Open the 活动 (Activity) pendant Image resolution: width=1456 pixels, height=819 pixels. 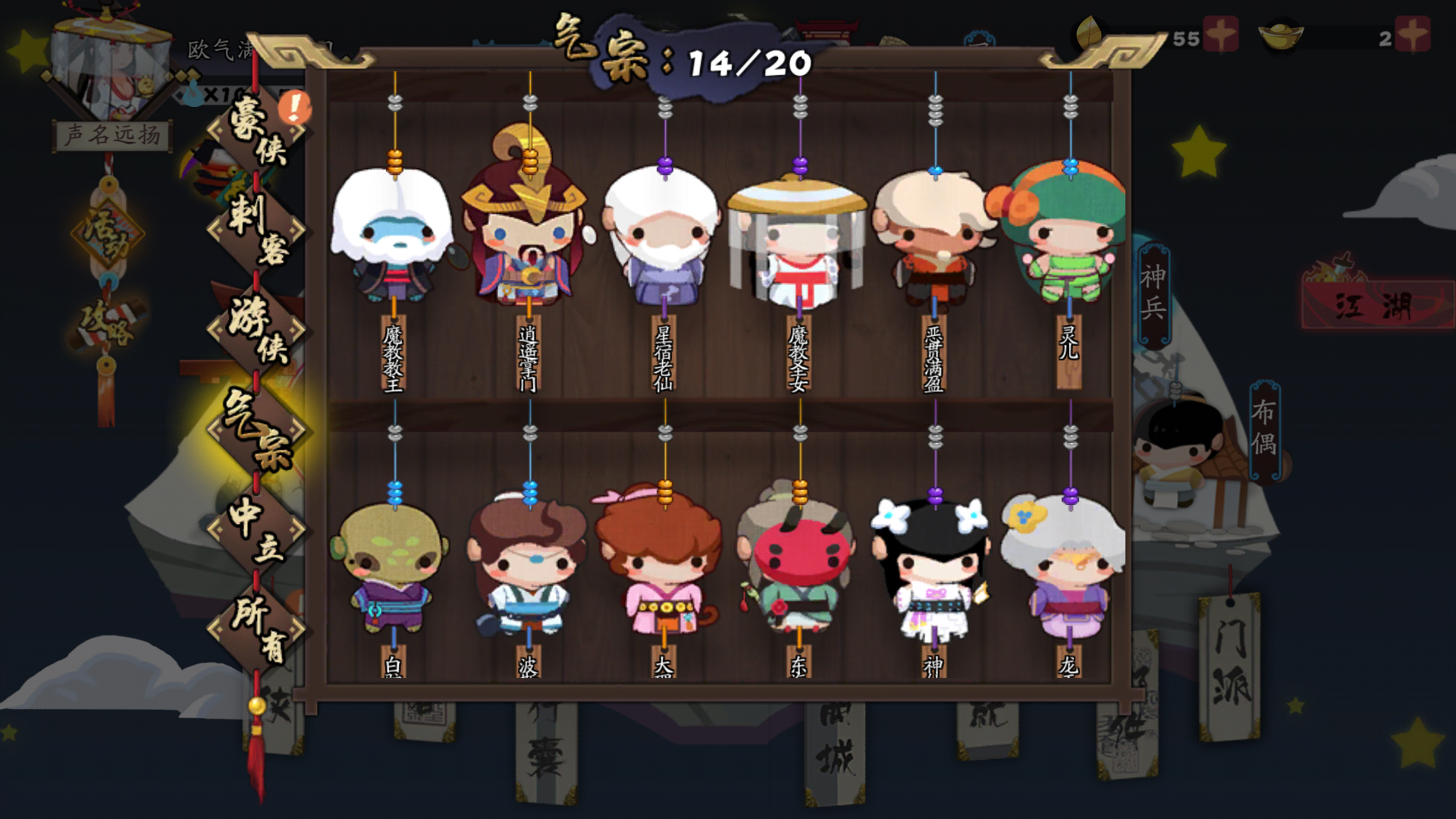coord(107,231)
